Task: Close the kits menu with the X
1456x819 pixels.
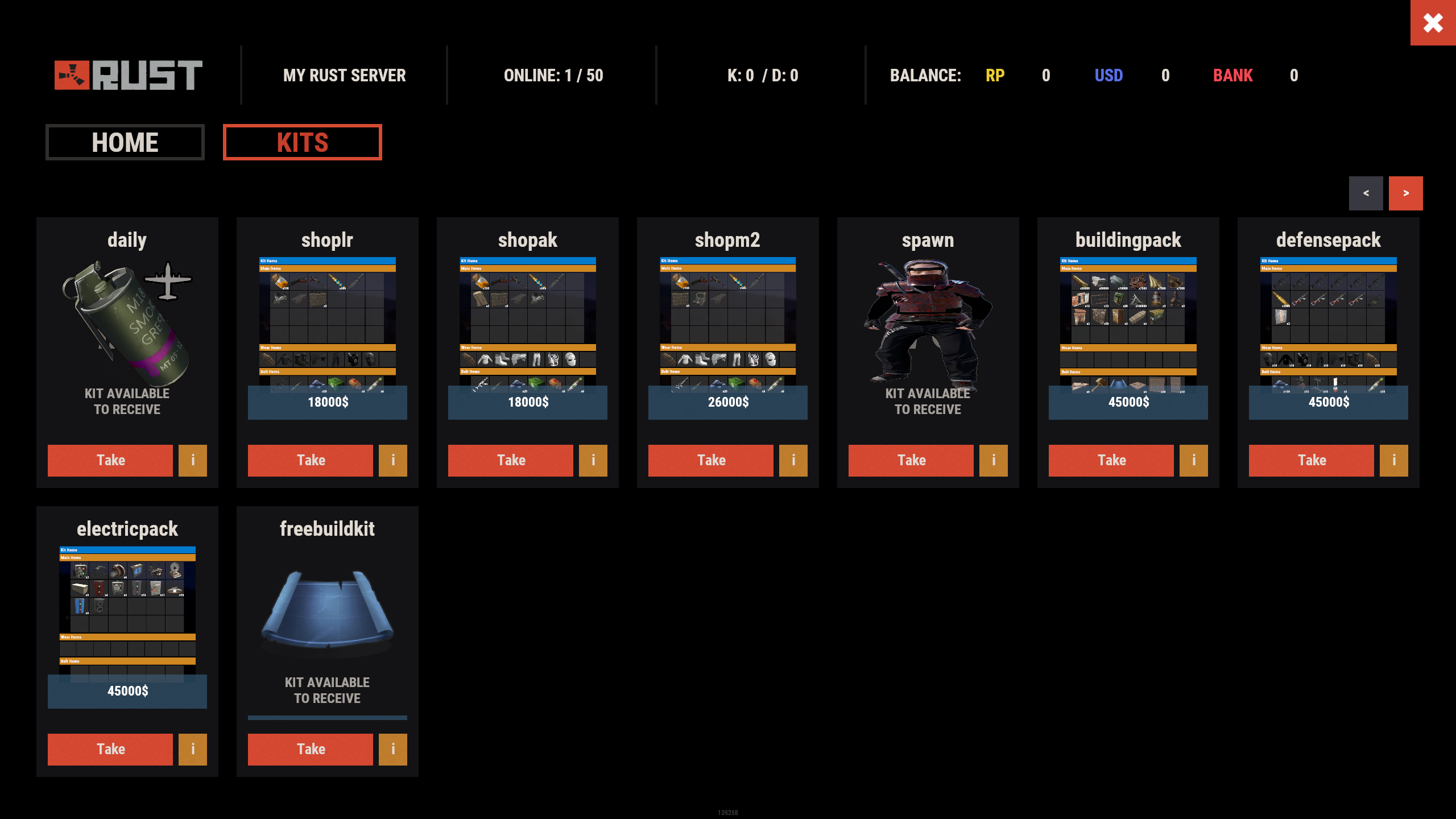Action: pos(1433,23)
